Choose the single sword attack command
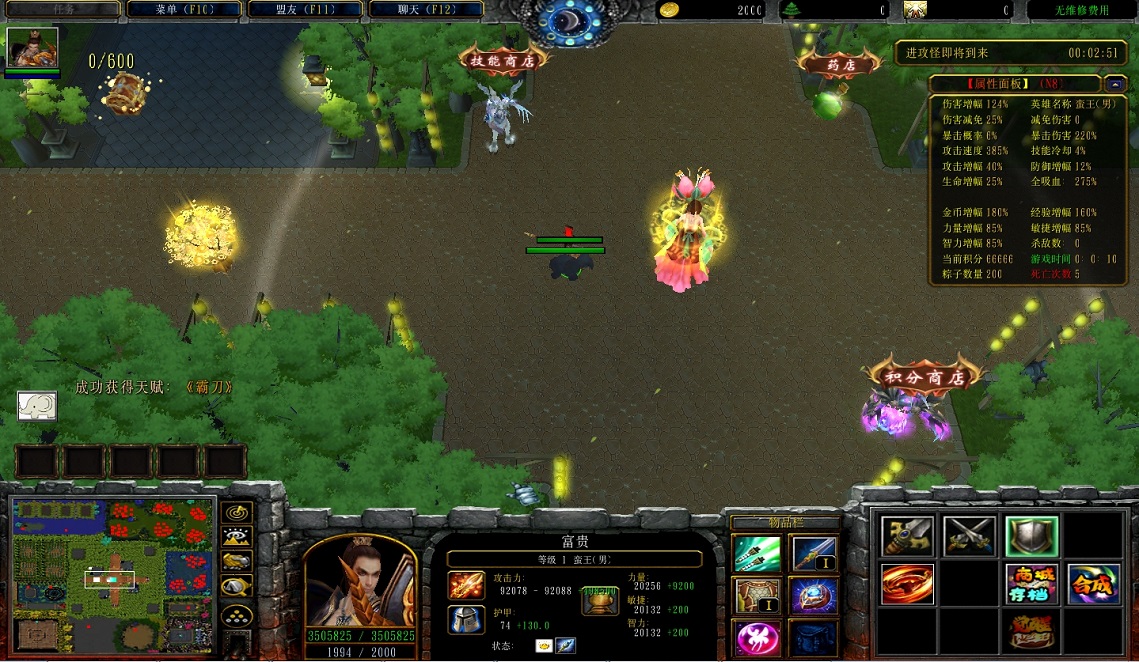The image size is (1139, 662). (907, 537)
